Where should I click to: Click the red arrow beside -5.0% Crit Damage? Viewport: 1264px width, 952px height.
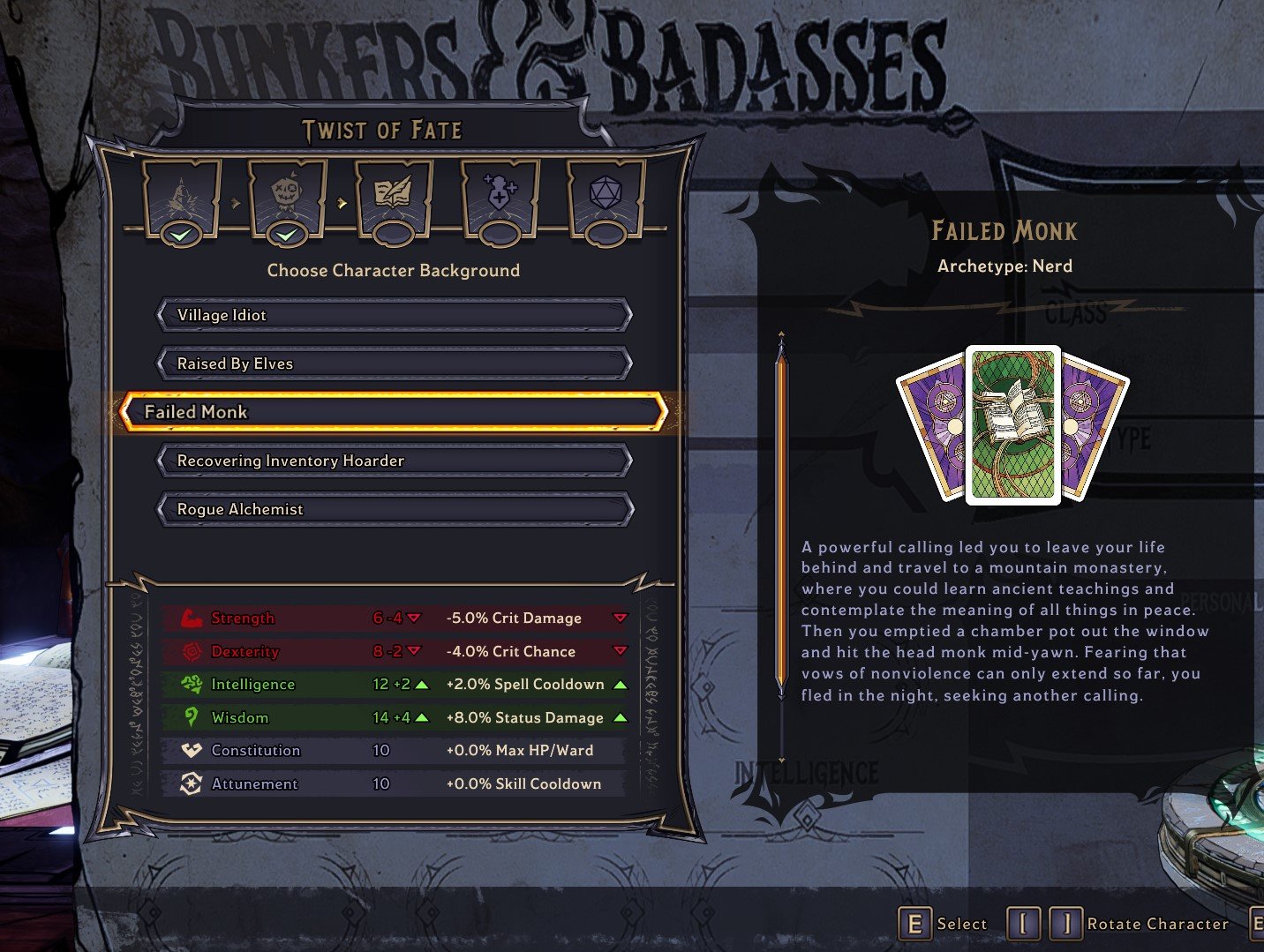pyautogui.click(x=619, y=618)
